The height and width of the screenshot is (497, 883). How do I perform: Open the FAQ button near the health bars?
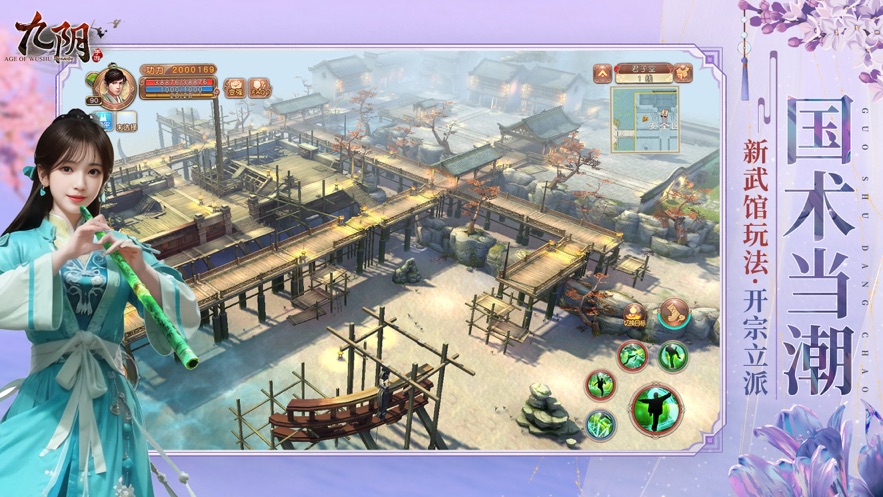260,88
